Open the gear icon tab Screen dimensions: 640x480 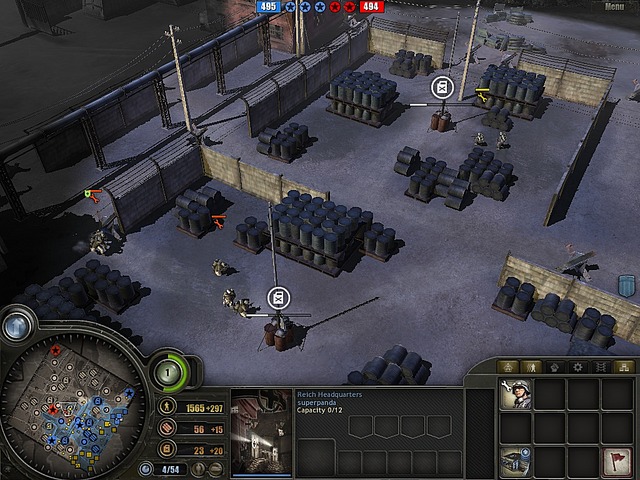point(576,367)
